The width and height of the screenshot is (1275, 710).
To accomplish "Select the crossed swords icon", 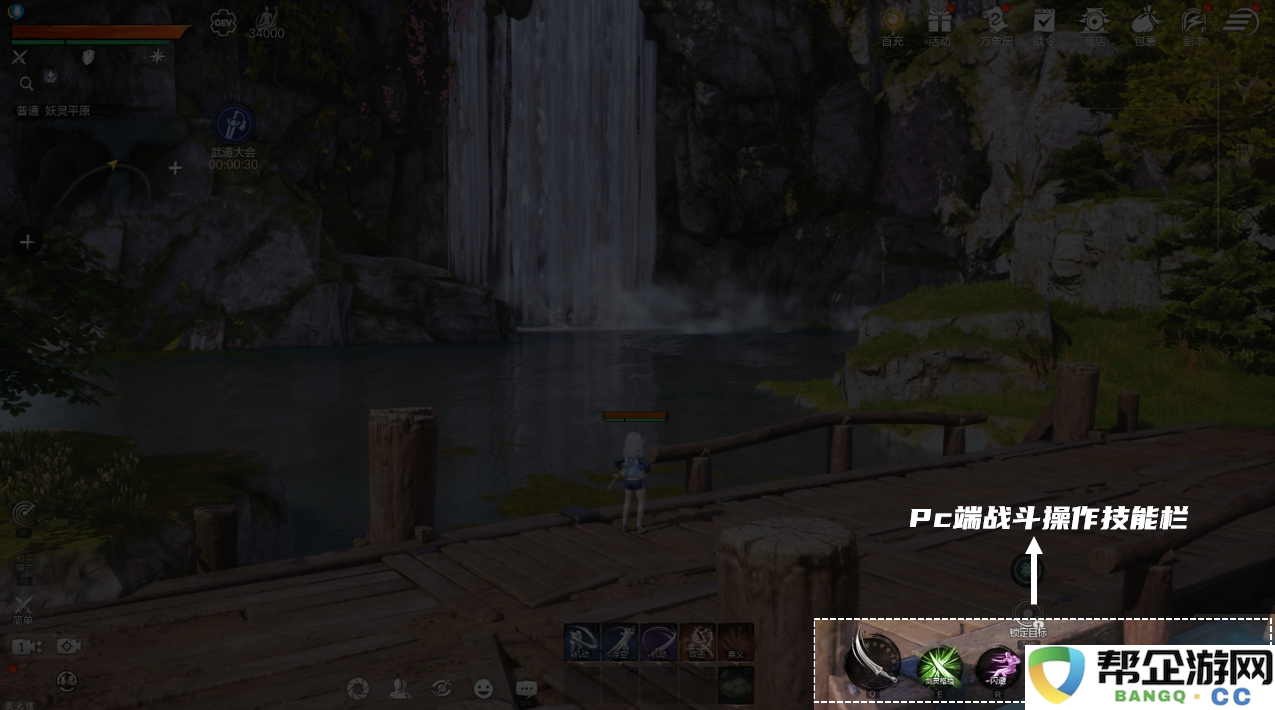I will pyautogui.click(x=19, y=57).
